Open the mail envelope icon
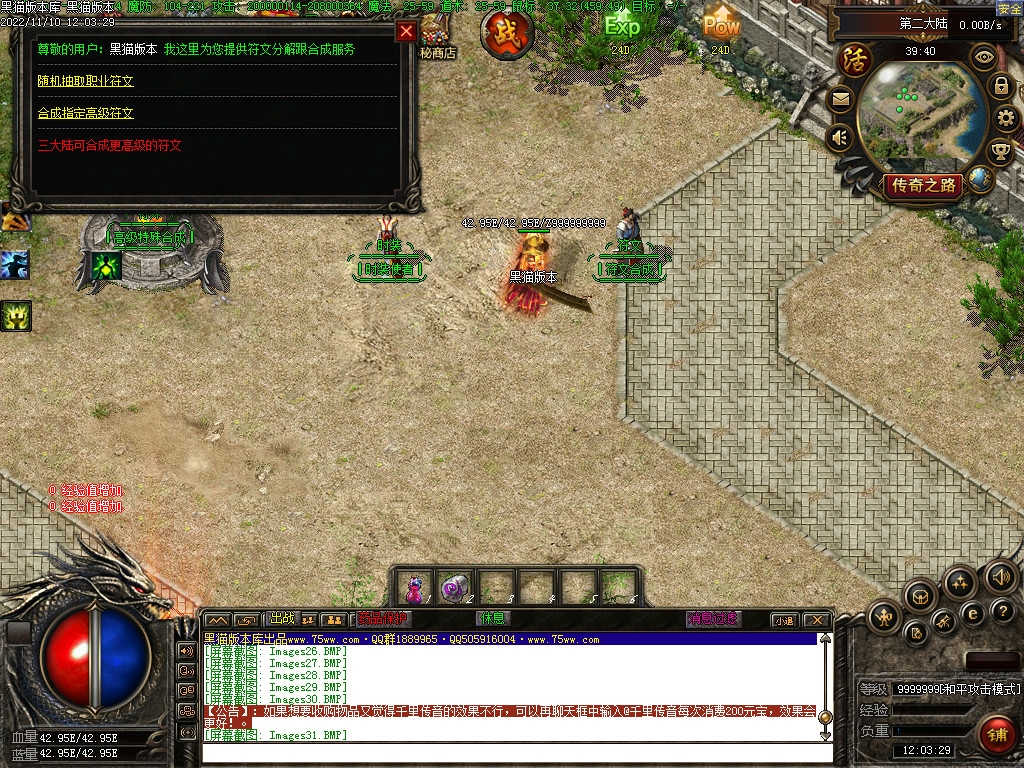The height and width of the screenshot is (768, 1024). (x=840, y=98)
